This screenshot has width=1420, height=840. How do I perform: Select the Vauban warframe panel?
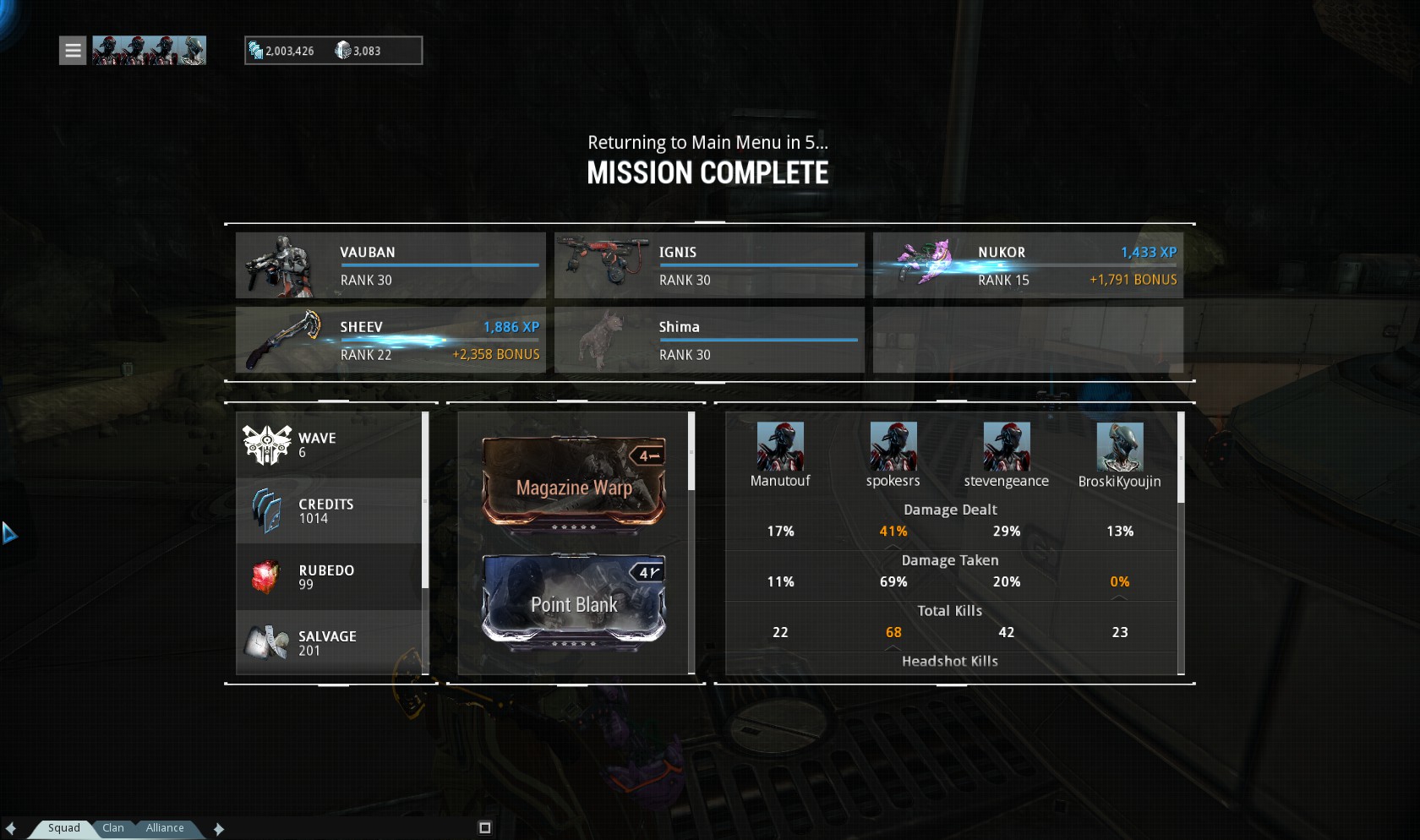click(390, 265)
